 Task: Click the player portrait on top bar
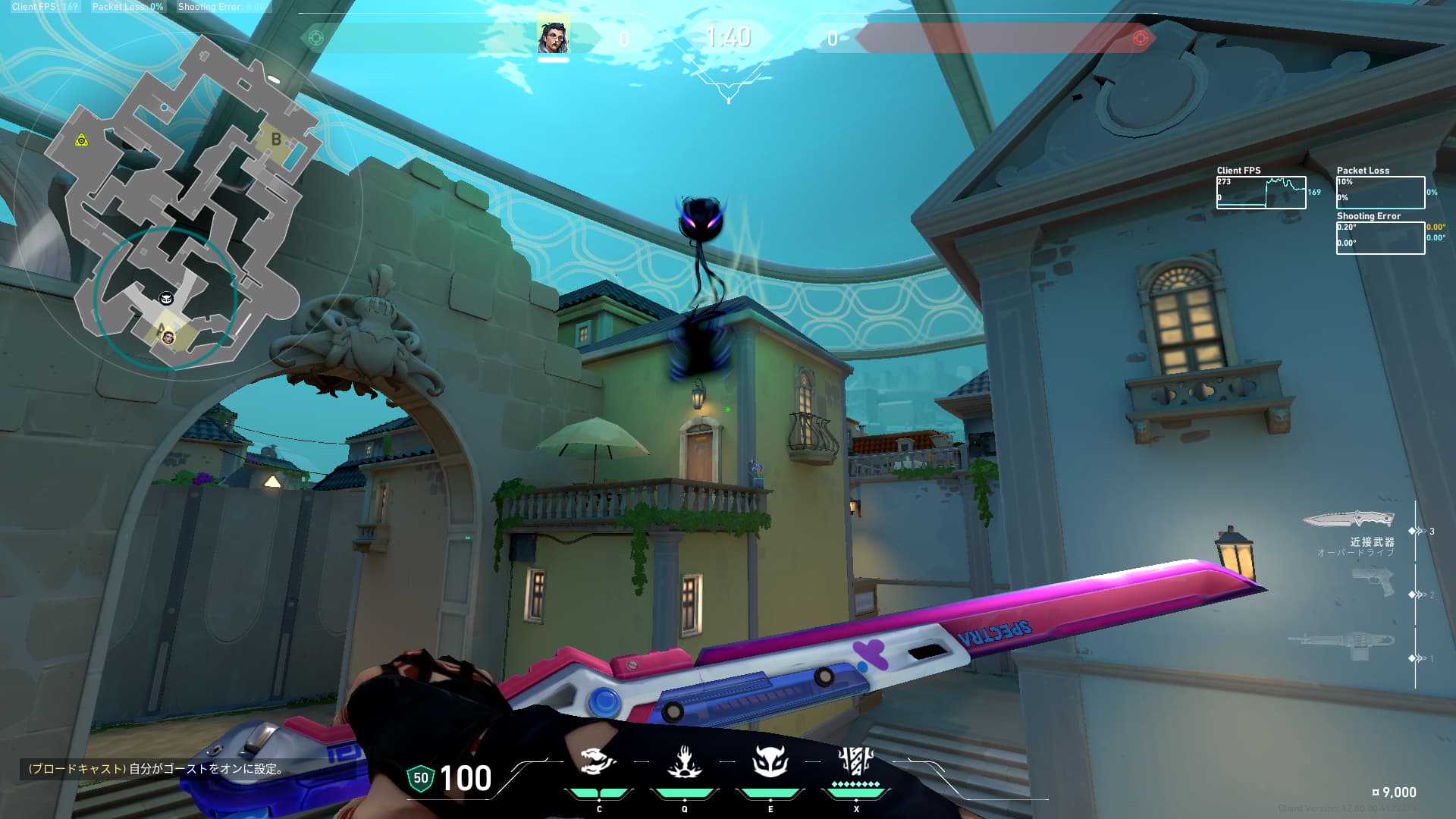coord(553,37)
